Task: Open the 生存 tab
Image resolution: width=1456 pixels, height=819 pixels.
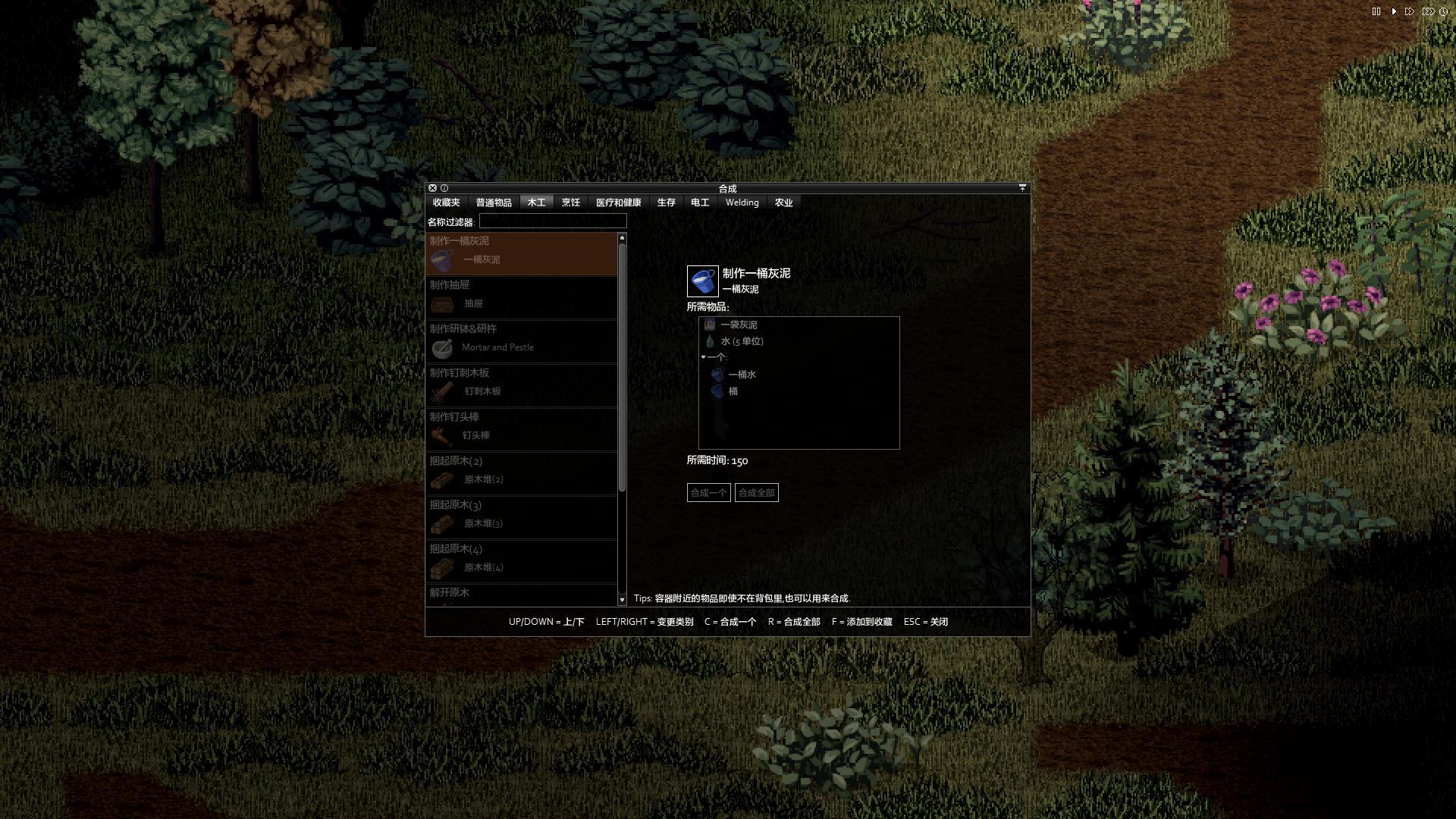Action: click(666, 202)
